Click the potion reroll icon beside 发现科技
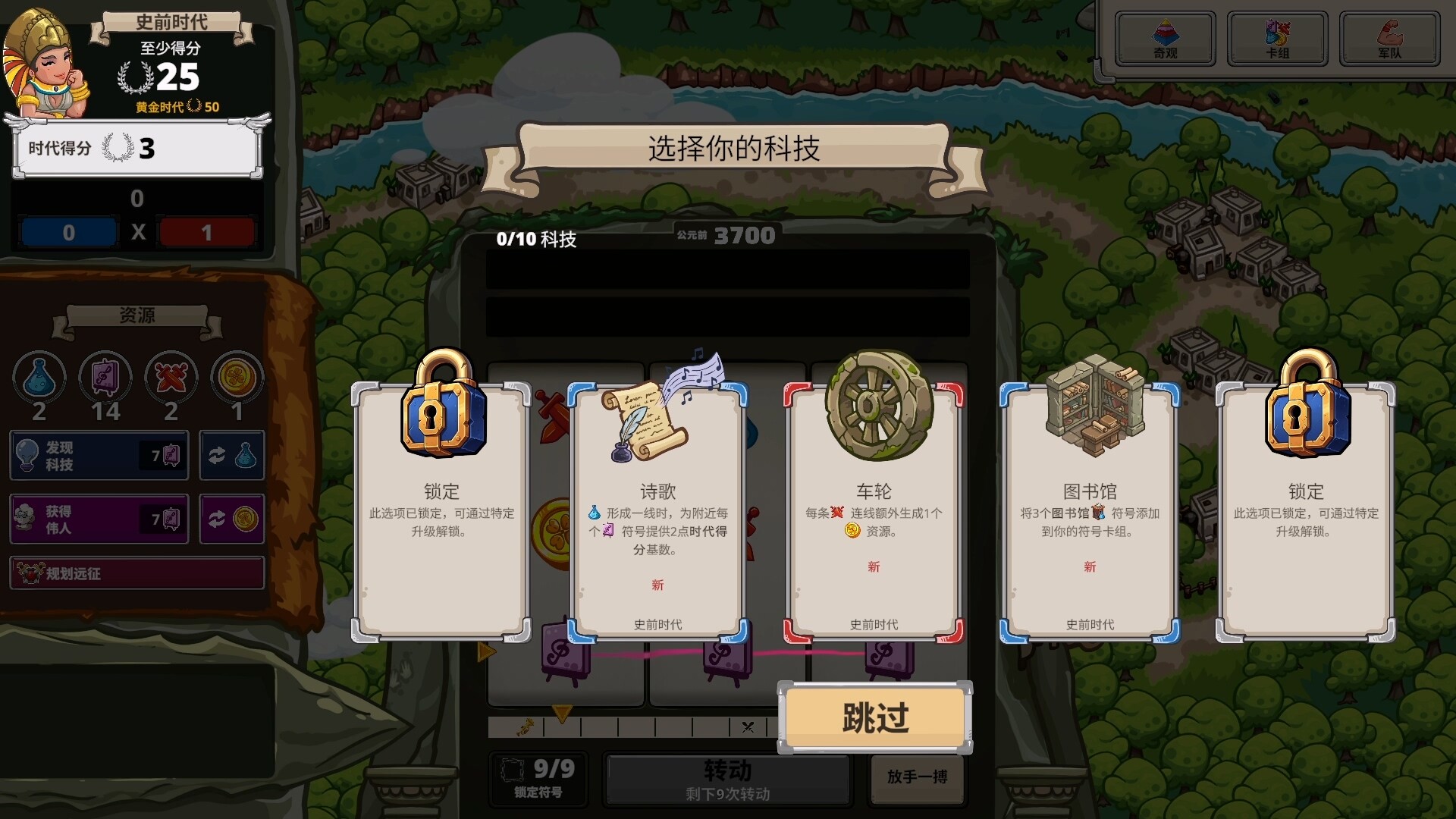The image size is (1456, 819). tap(232, 456)
